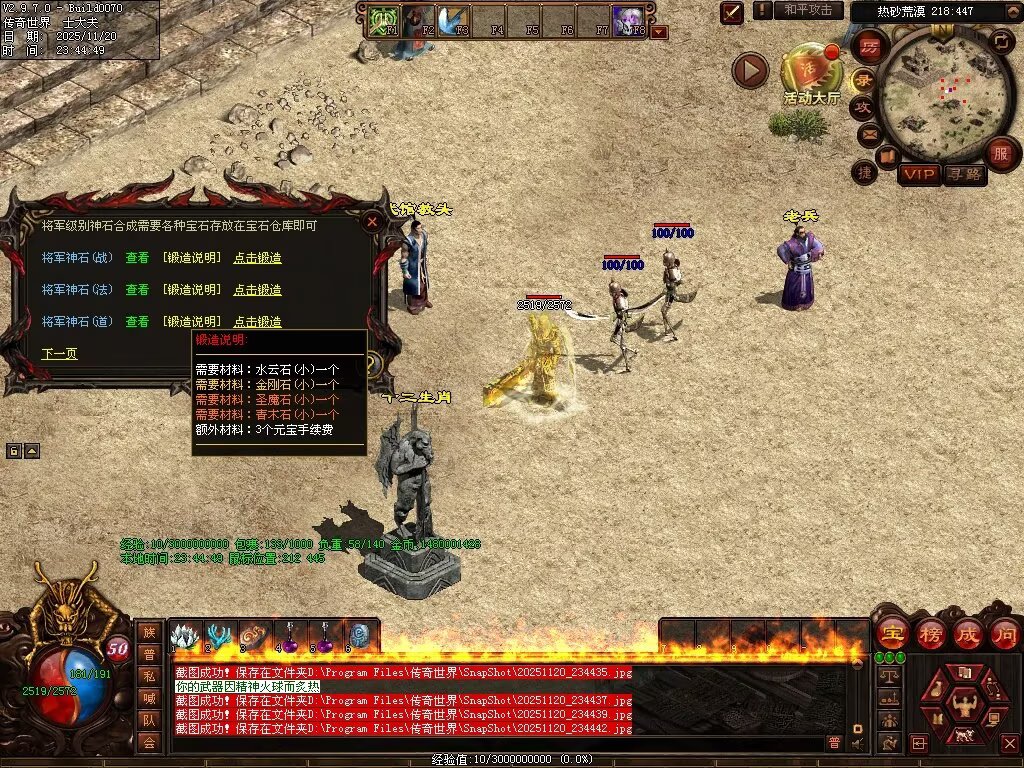Open the 榜 ranking button
Screen dimensions: 1024x768
930,633
